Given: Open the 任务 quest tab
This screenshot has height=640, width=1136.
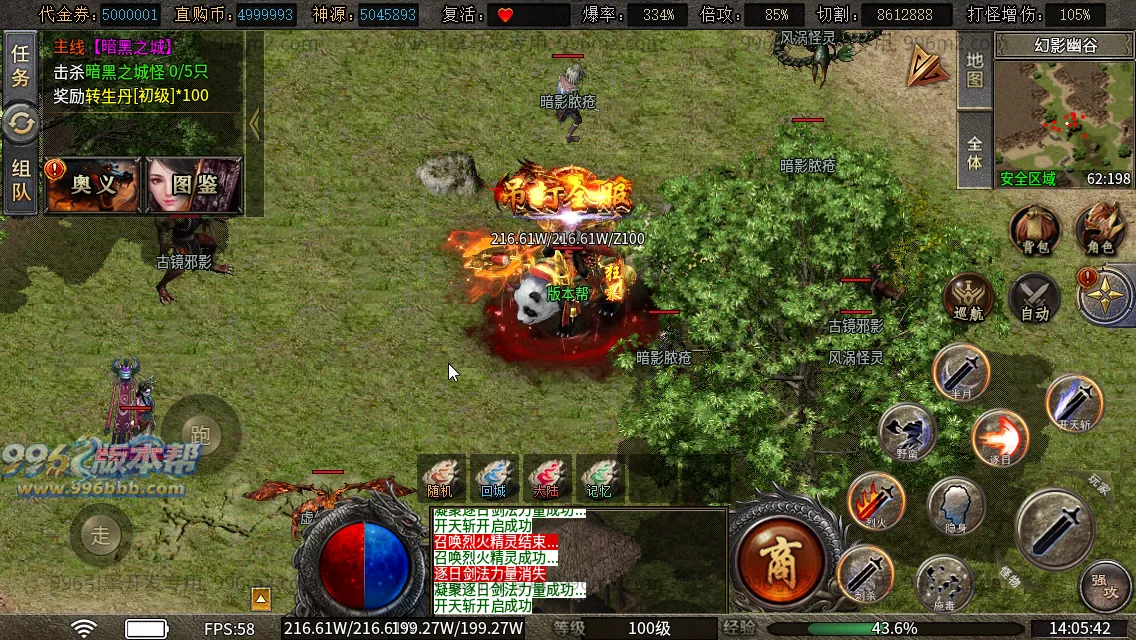Looking at the screenshot, I should click(x=20, y=66).
